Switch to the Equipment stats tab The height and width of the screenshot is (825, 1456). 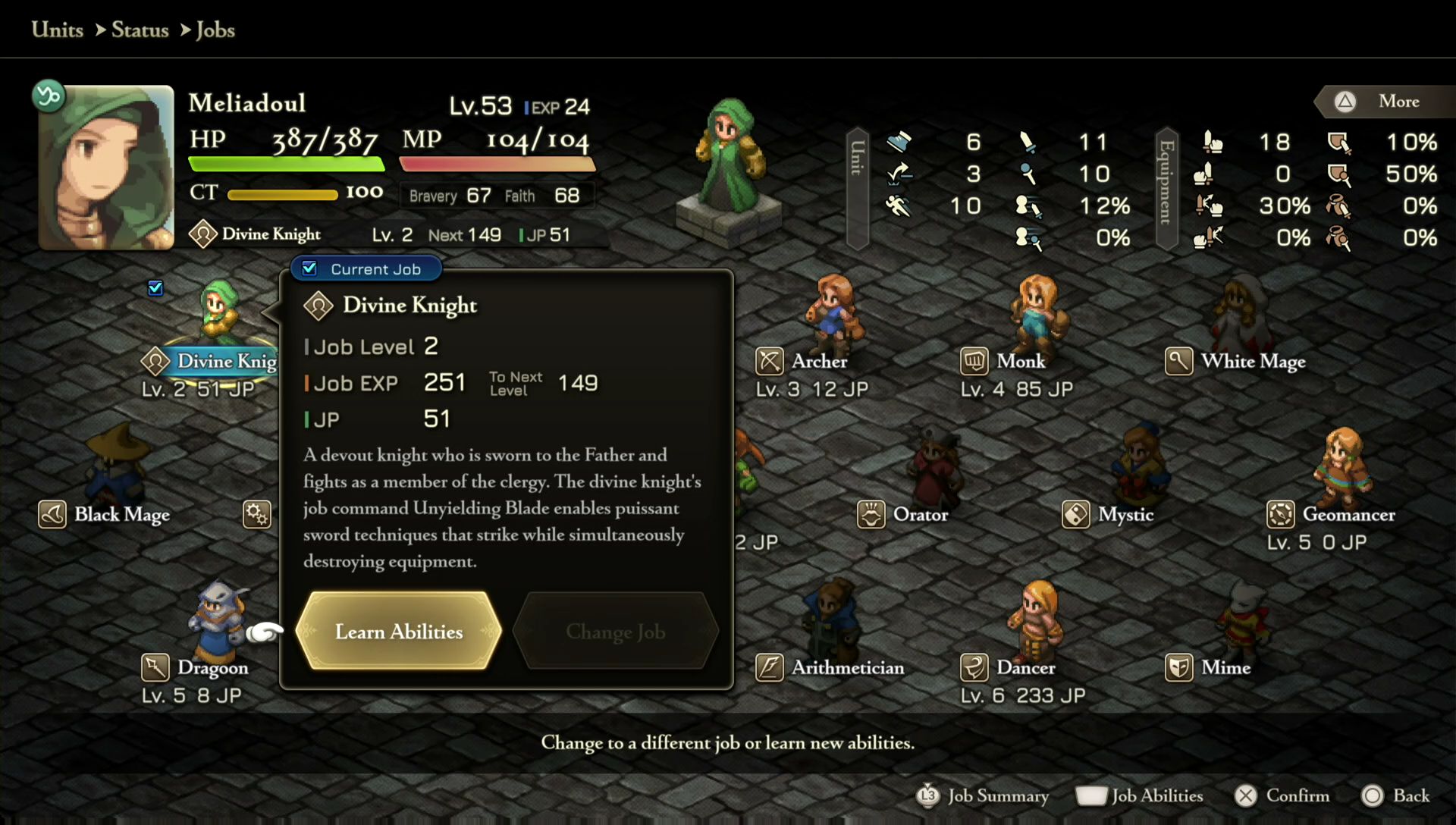[1166, 188]
